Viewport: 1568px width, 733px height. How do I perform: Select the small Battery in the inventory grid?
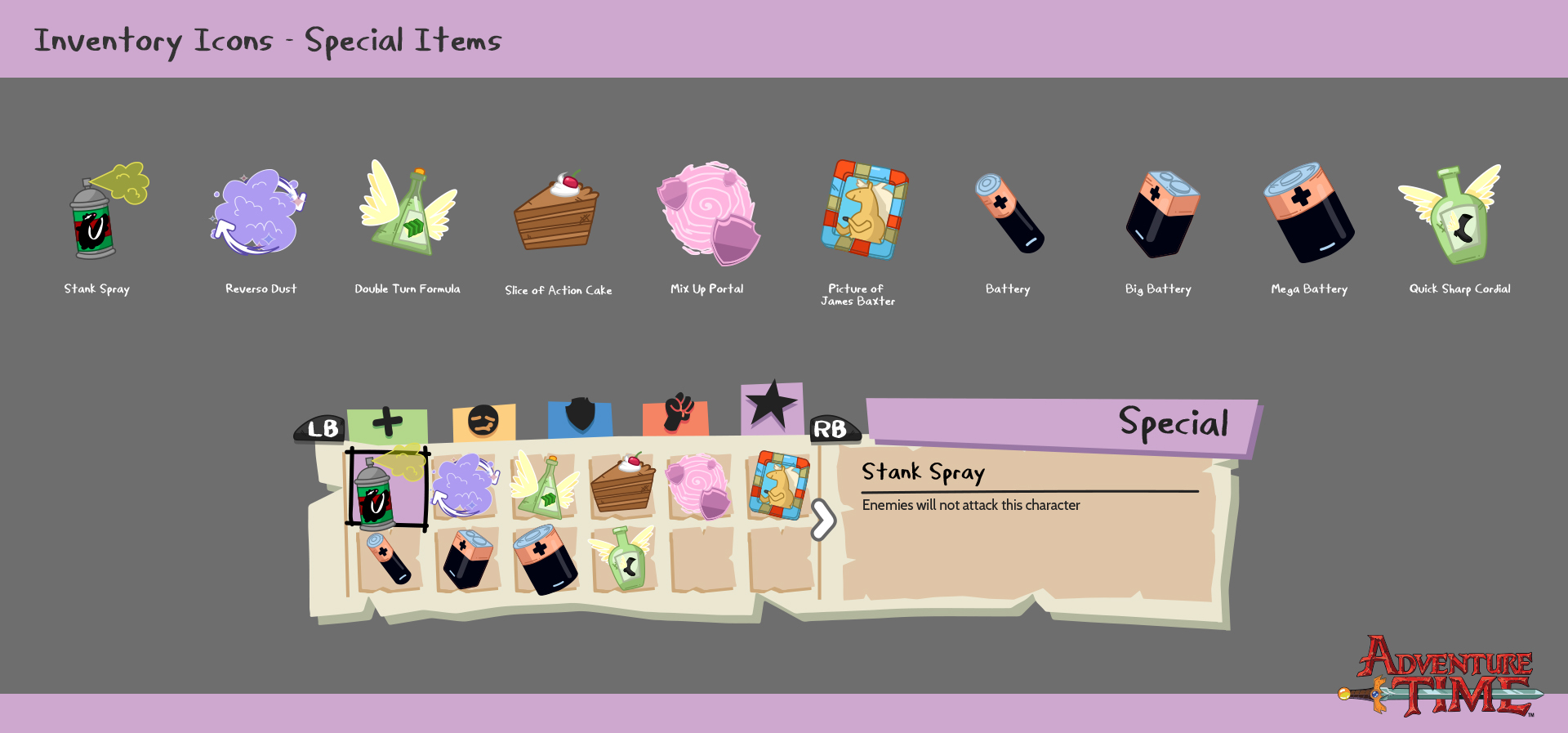click(x=389, y=559)
